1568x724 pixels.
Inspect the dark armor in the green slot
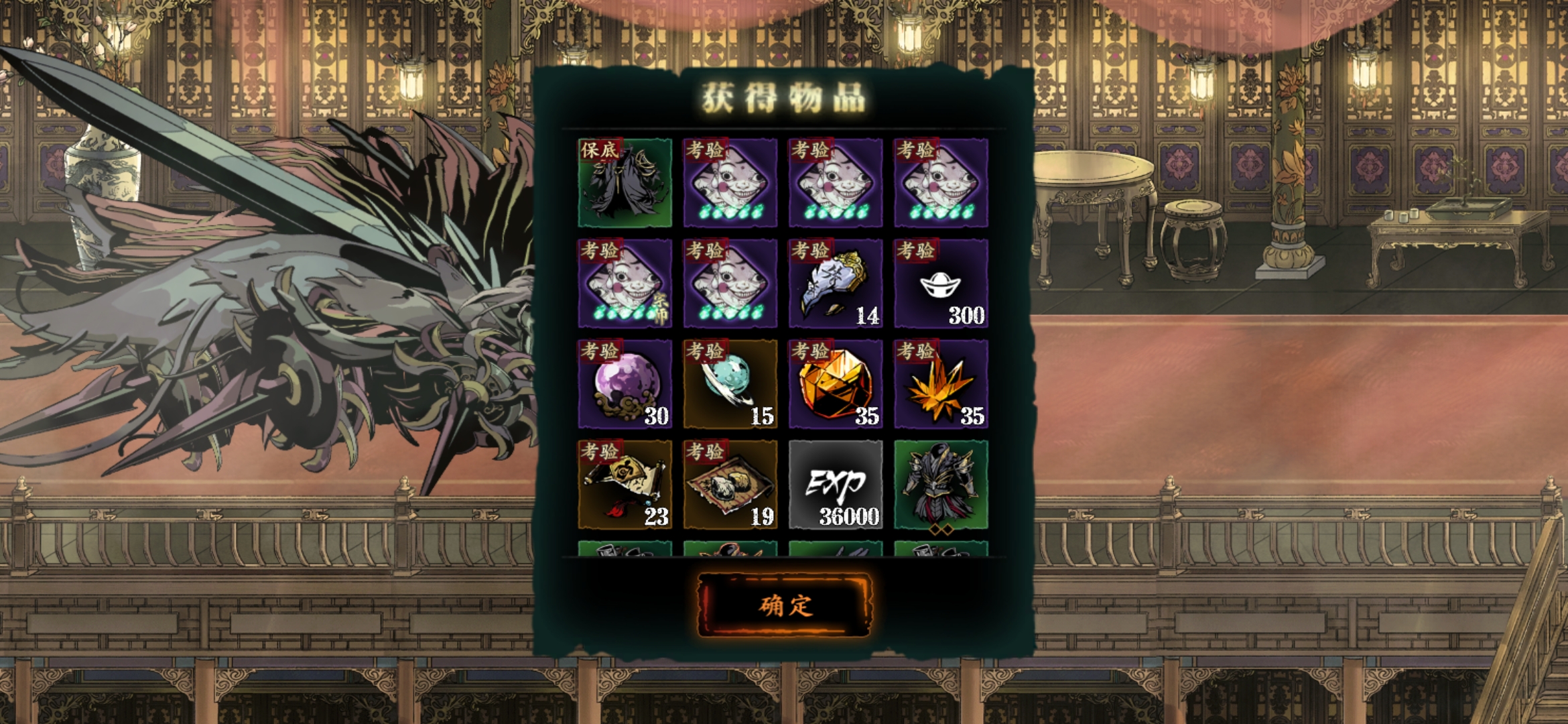pyautogui.click(x=941, y=485)
